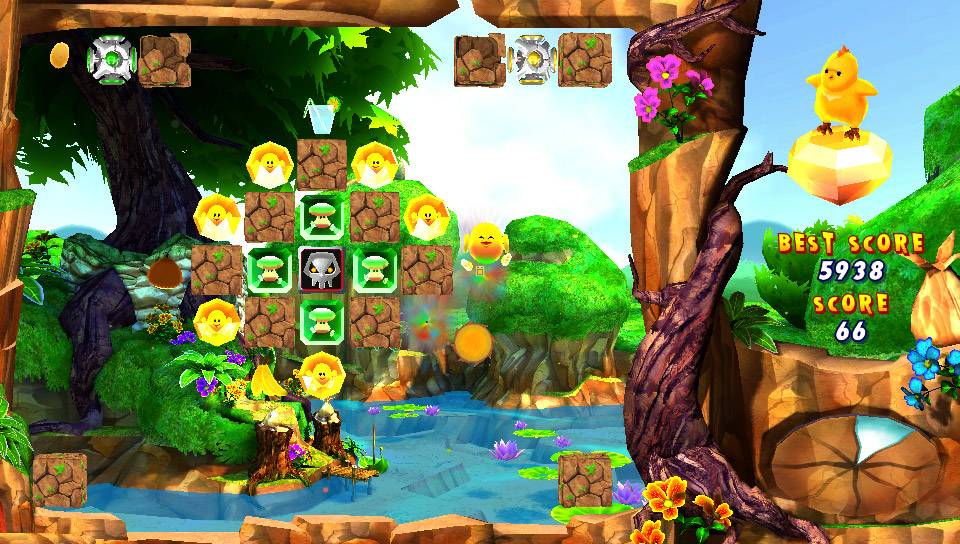Select the grey skull tile

pyautogui.click(x=322, y=270)
